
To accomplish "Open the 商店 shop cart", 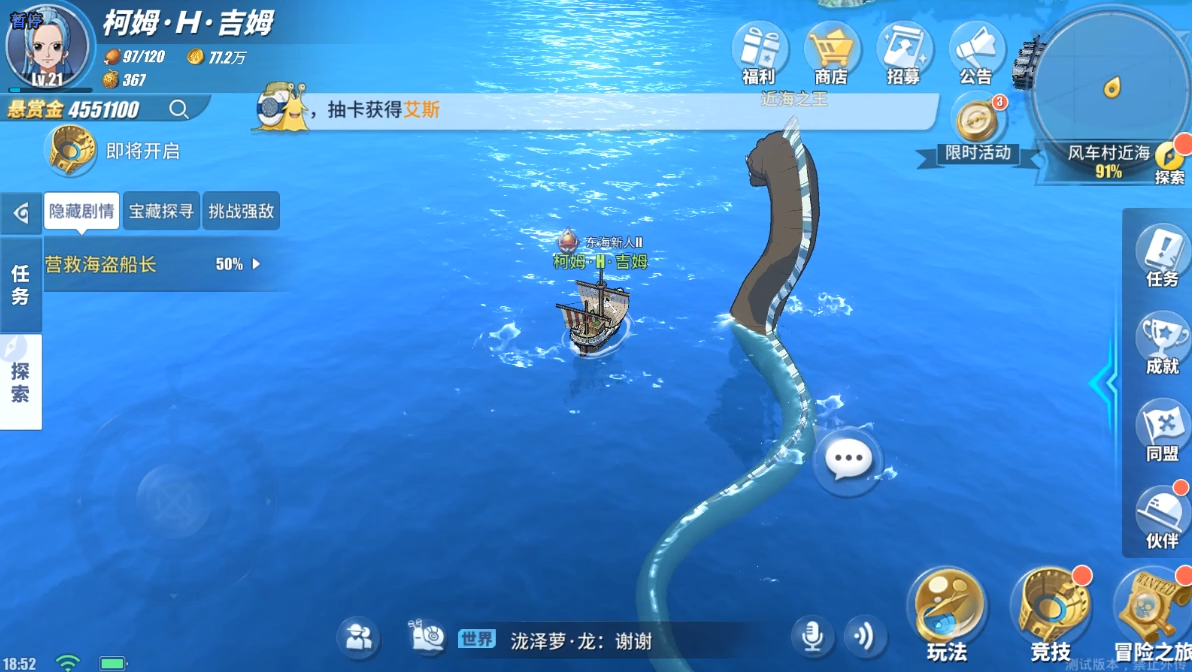I will pyautogui.click(x=832, y=50).
